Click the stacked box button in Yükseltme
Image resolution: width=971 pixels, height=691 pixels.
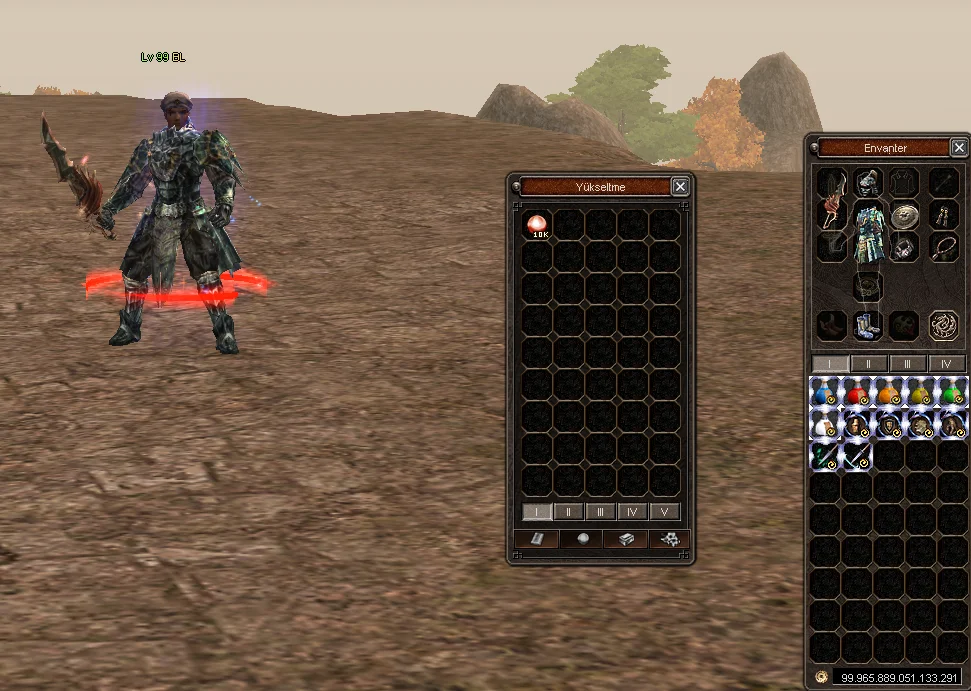click(x=624, y=539)
